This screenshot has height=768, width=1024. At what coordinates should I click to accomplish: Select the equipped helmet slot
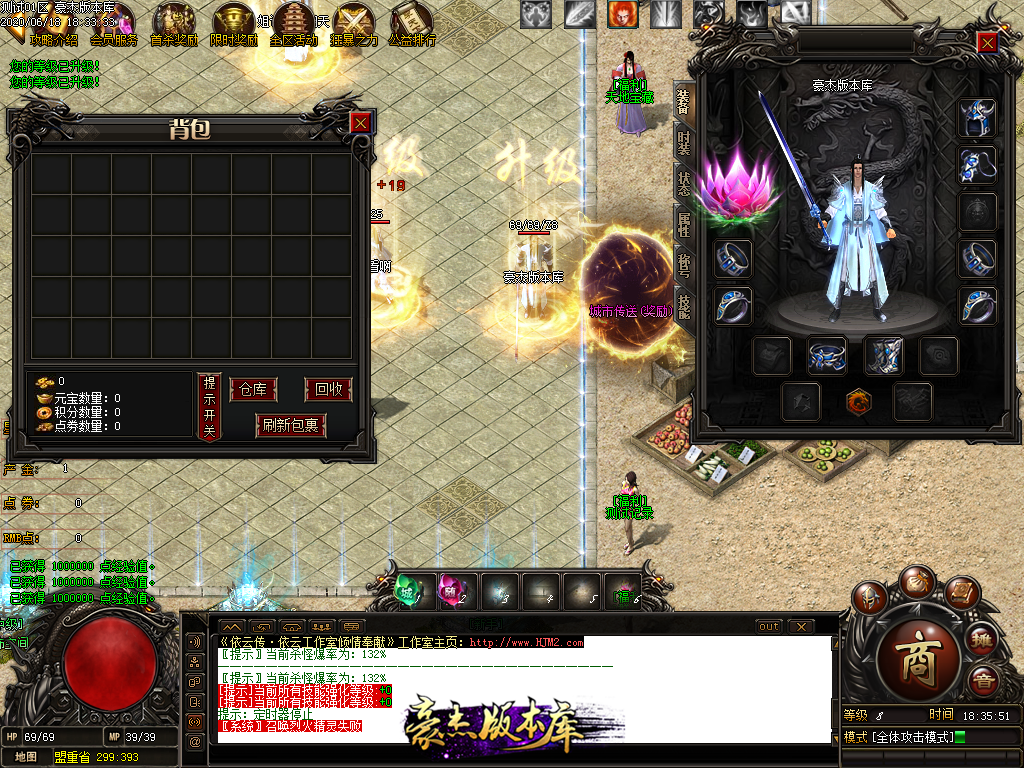(x=977, y=117)
